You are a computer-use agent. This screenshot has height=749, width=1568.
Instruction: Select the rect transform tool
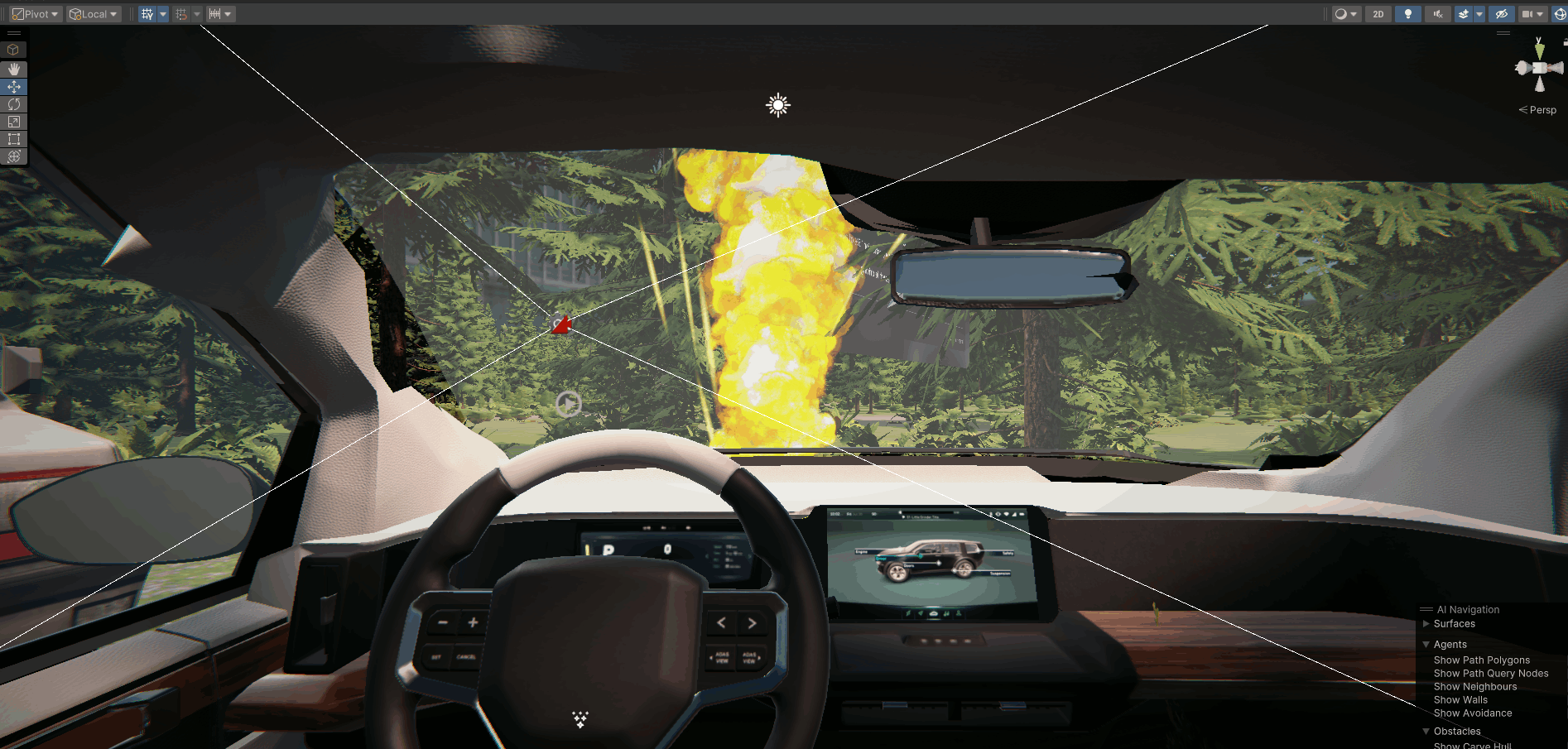pyautogui.click(x=14, y=139)
